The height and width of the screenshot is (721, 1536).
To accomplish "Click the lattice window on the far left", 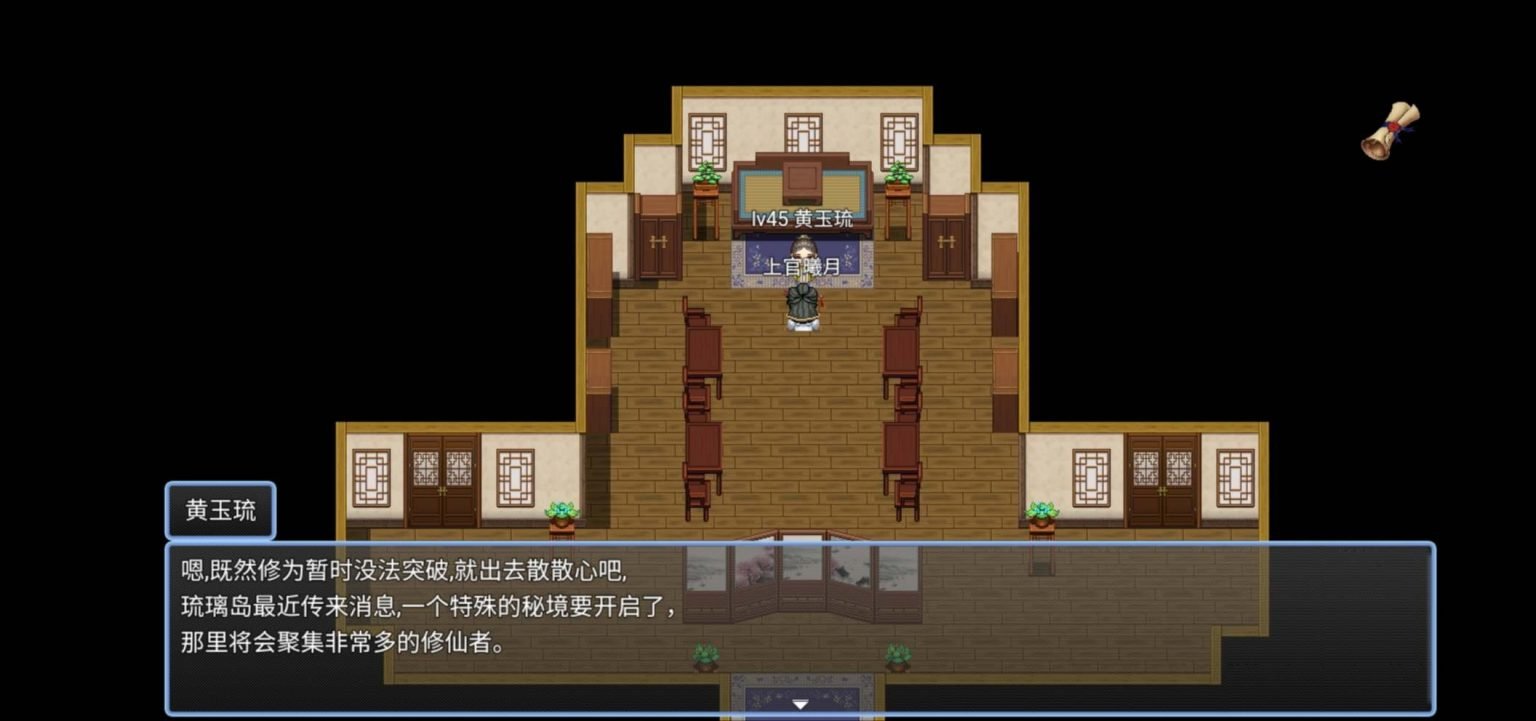I will (x=371, y=480).
